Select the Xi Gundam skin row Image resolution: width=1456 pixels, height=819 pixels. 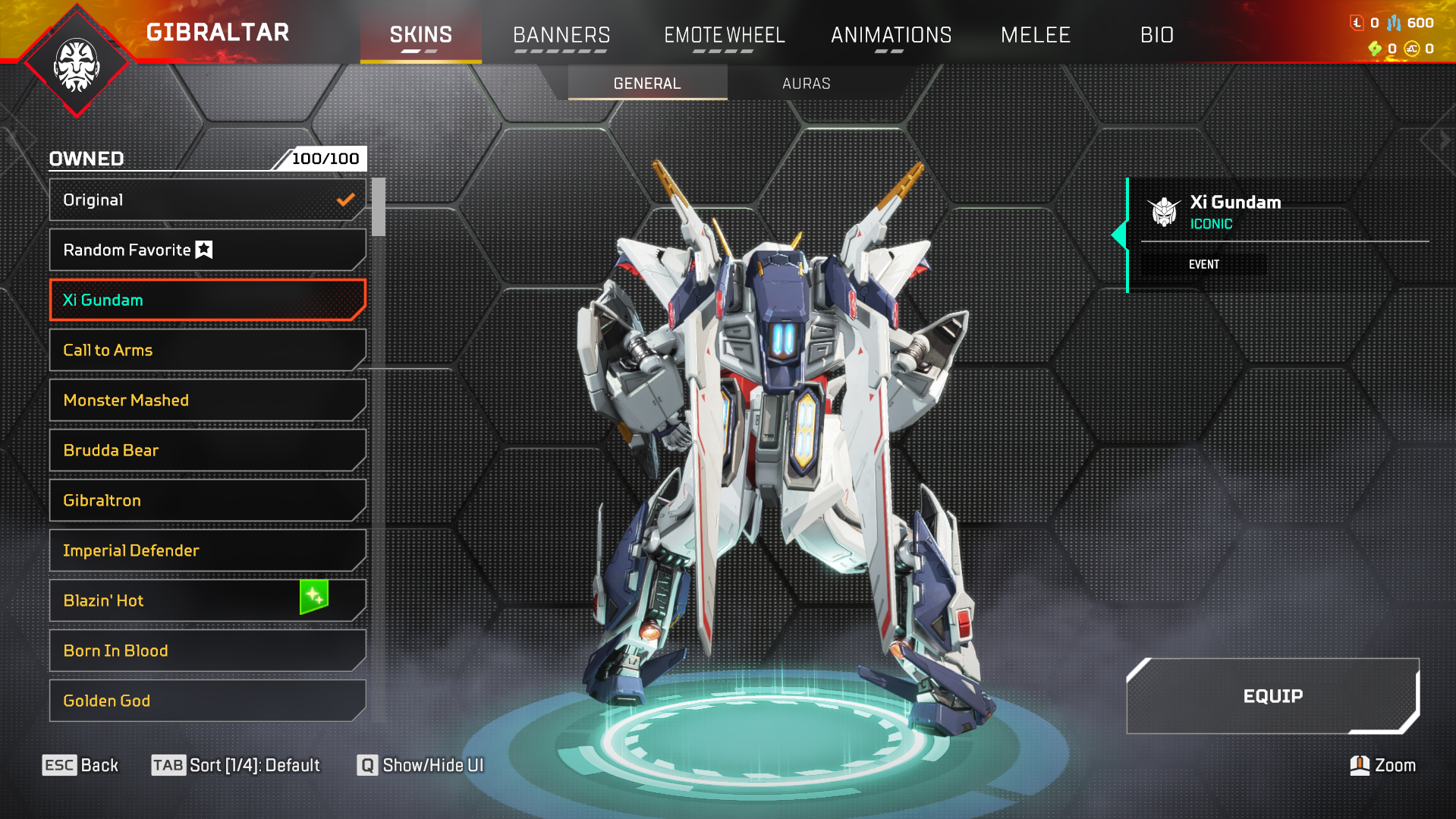coord(206,300)
